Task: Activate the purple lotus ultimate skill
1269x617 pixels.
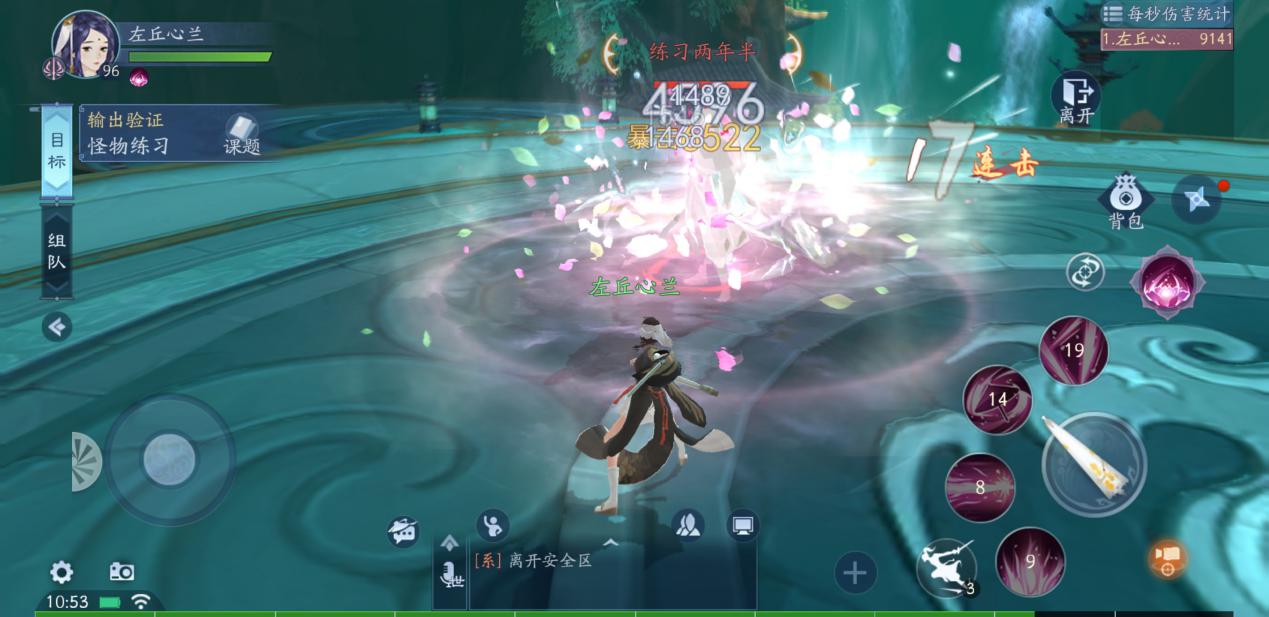Action: [1166, 283]
